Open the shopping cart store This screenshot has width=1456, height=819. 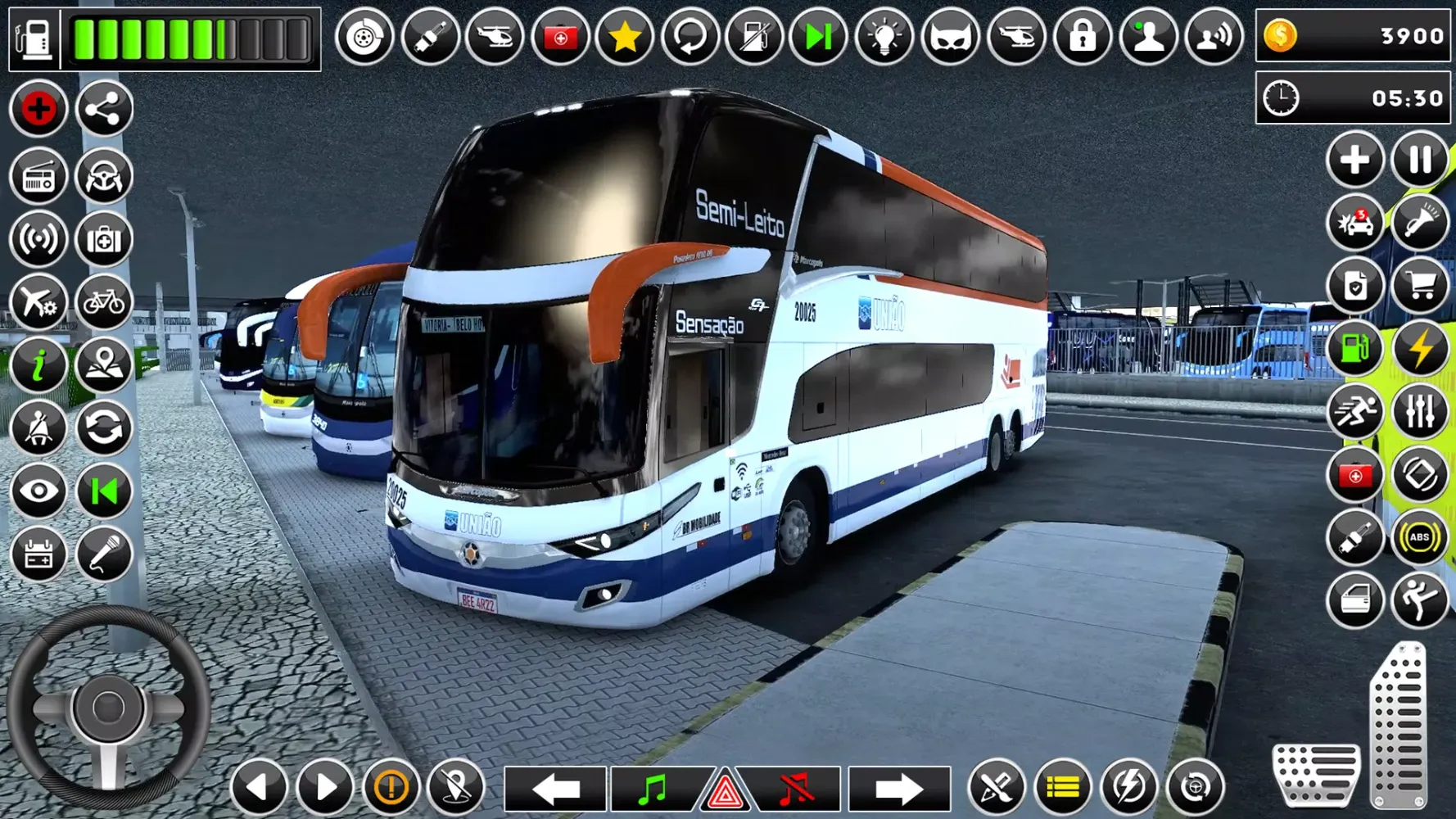tap(1419, 286)
